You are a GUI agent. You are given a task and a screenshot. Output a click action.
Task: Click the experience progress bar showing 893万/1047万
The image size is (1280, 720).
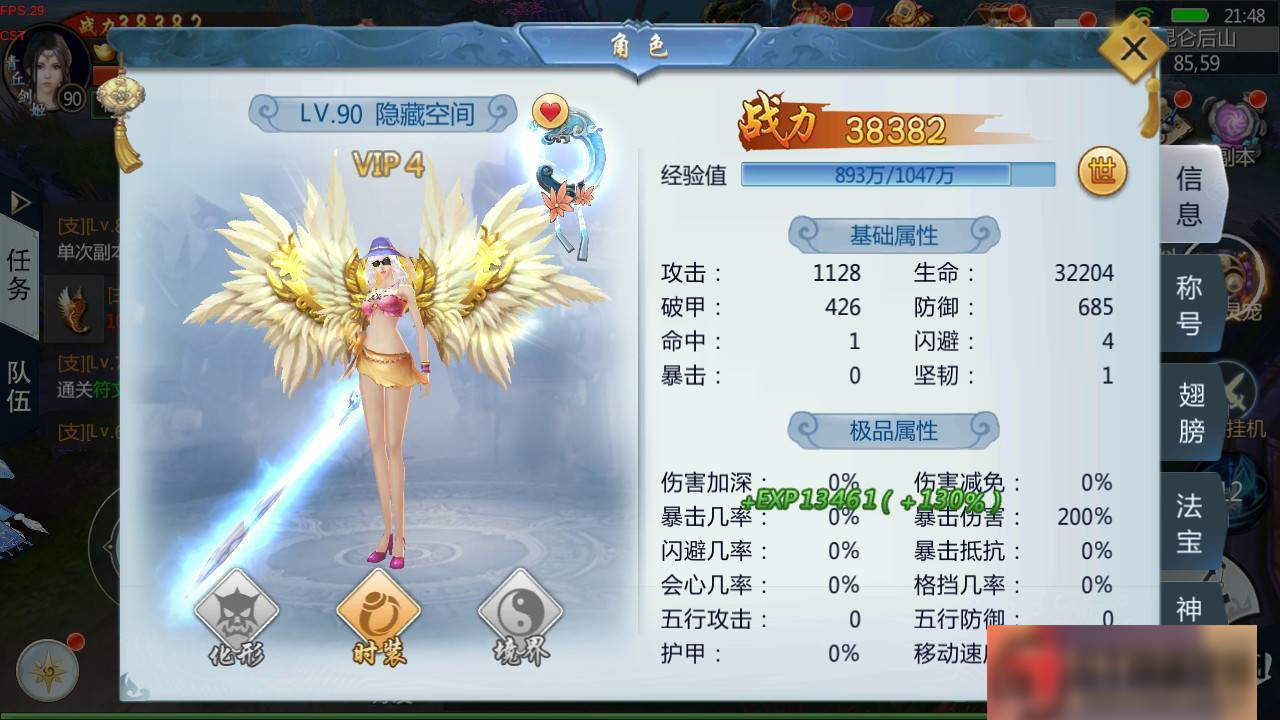coord(896,174)
